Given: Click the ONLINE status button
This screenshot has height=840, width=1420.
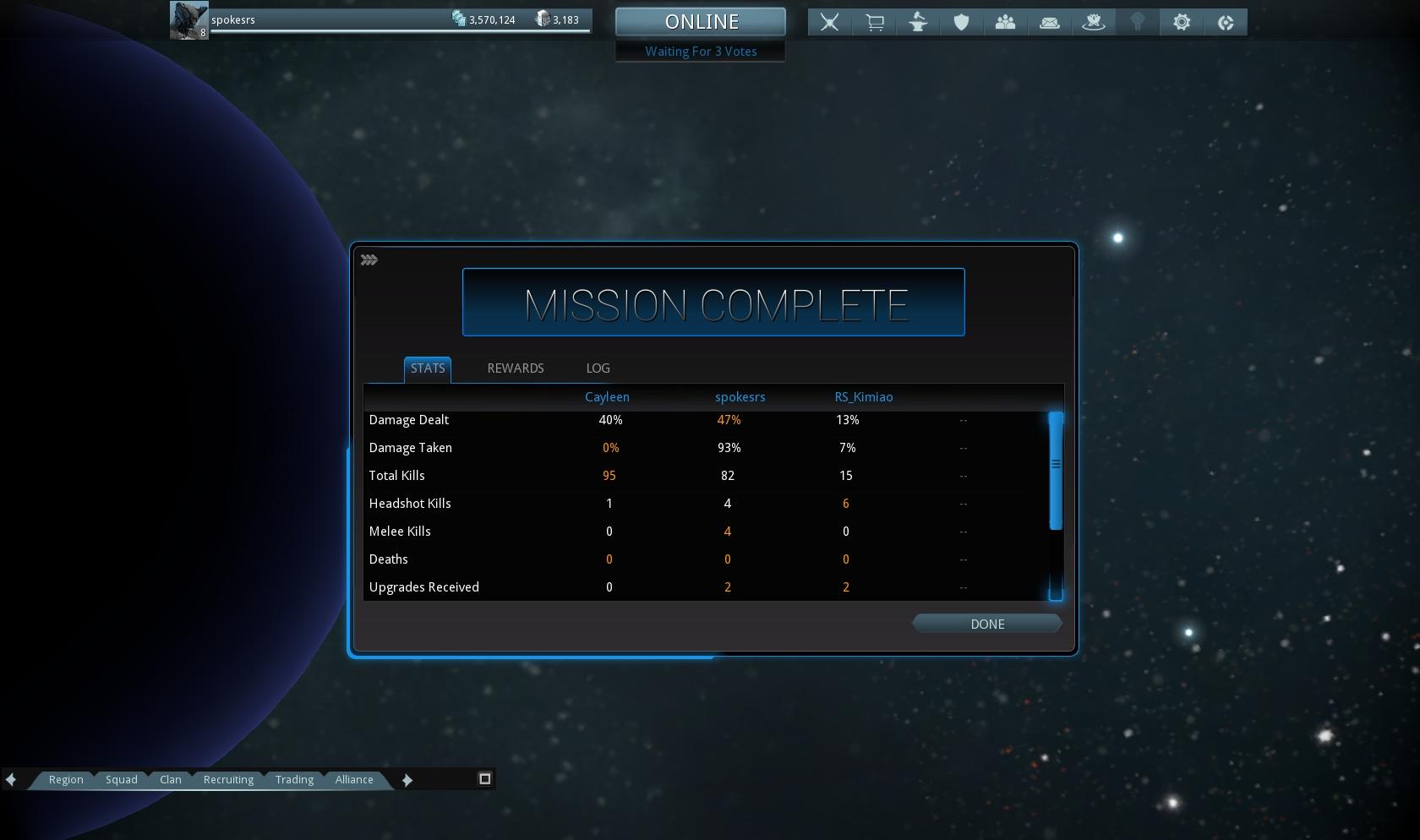Looking at the screenshot, I should 701,22.
